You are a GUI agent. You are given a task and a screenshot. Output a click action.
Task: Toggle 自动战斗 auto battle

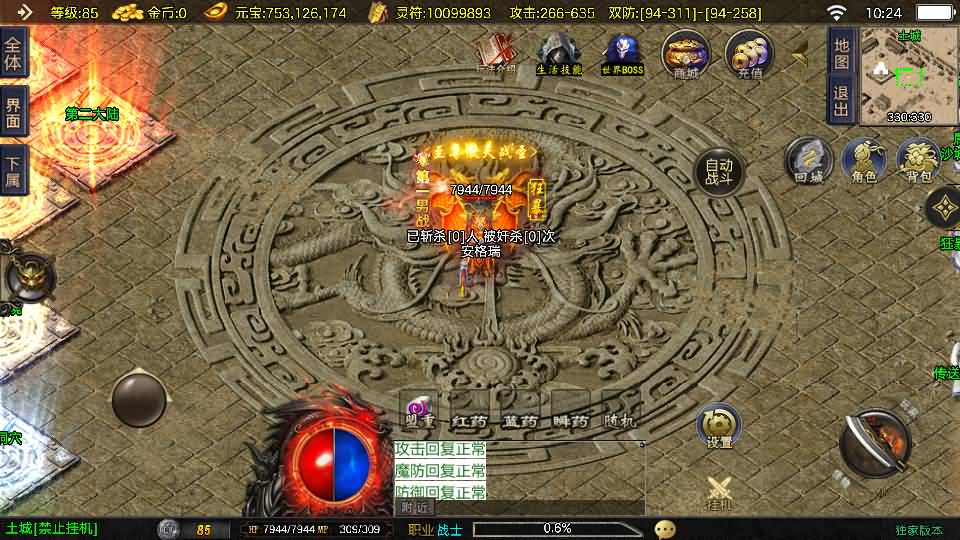719,173
